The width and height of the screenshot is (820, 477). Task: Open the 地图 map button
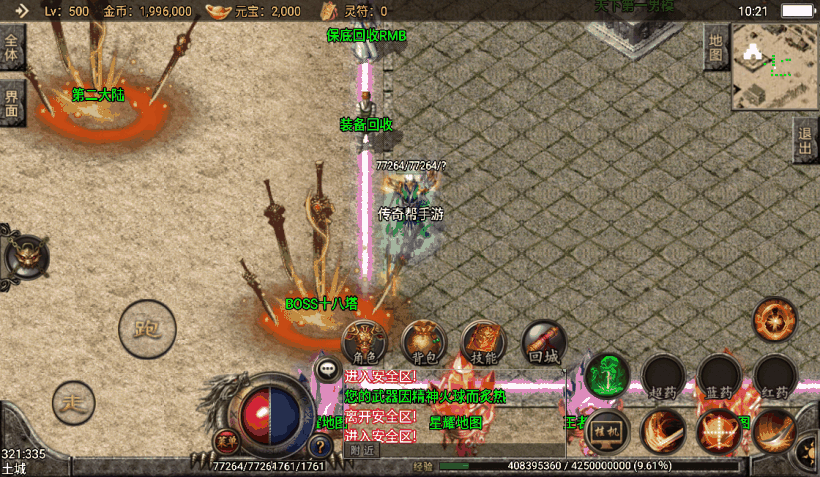pyautogui.click(x=715, y=47)
